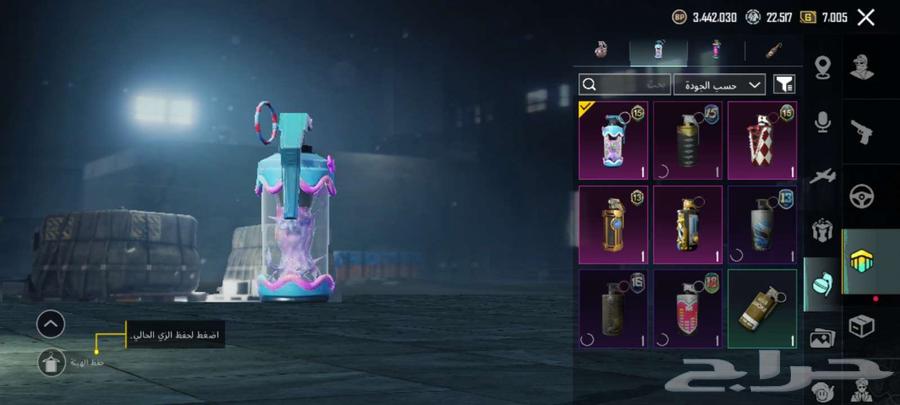Open the microphone voice category
900x405 pixels.
(823, 121)
